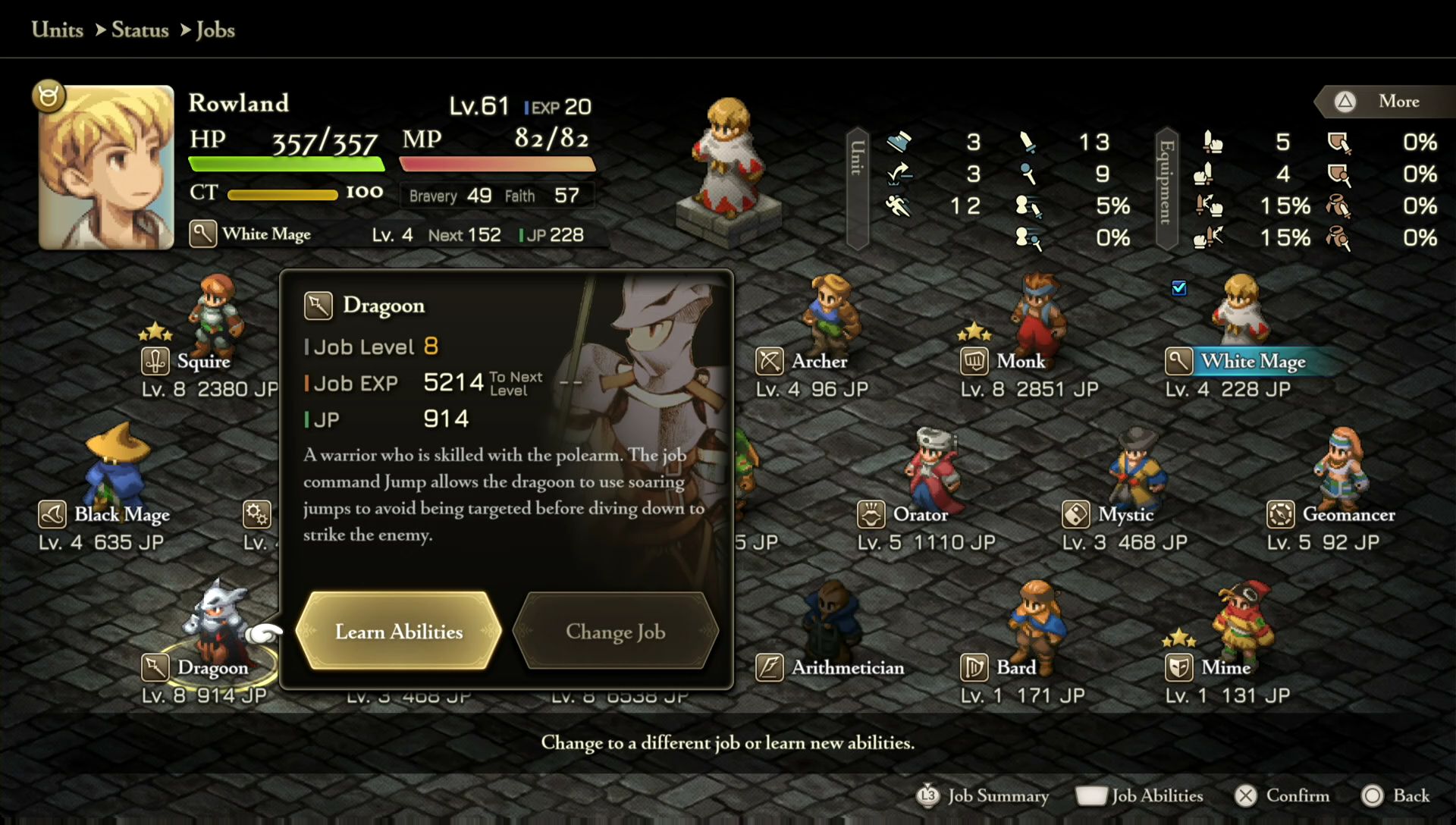Switch to the Unit stats tab

[857, 188]
